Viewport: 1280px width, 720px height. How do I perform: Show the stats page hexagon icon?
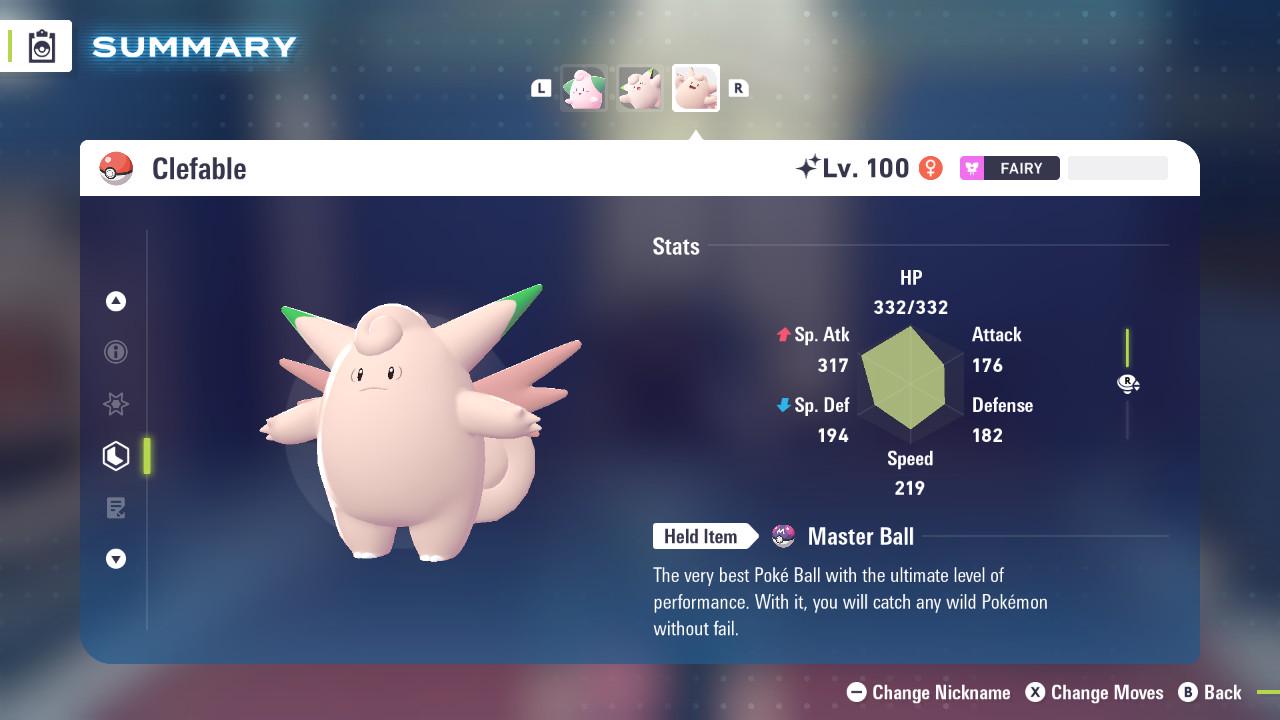point(116,456)
